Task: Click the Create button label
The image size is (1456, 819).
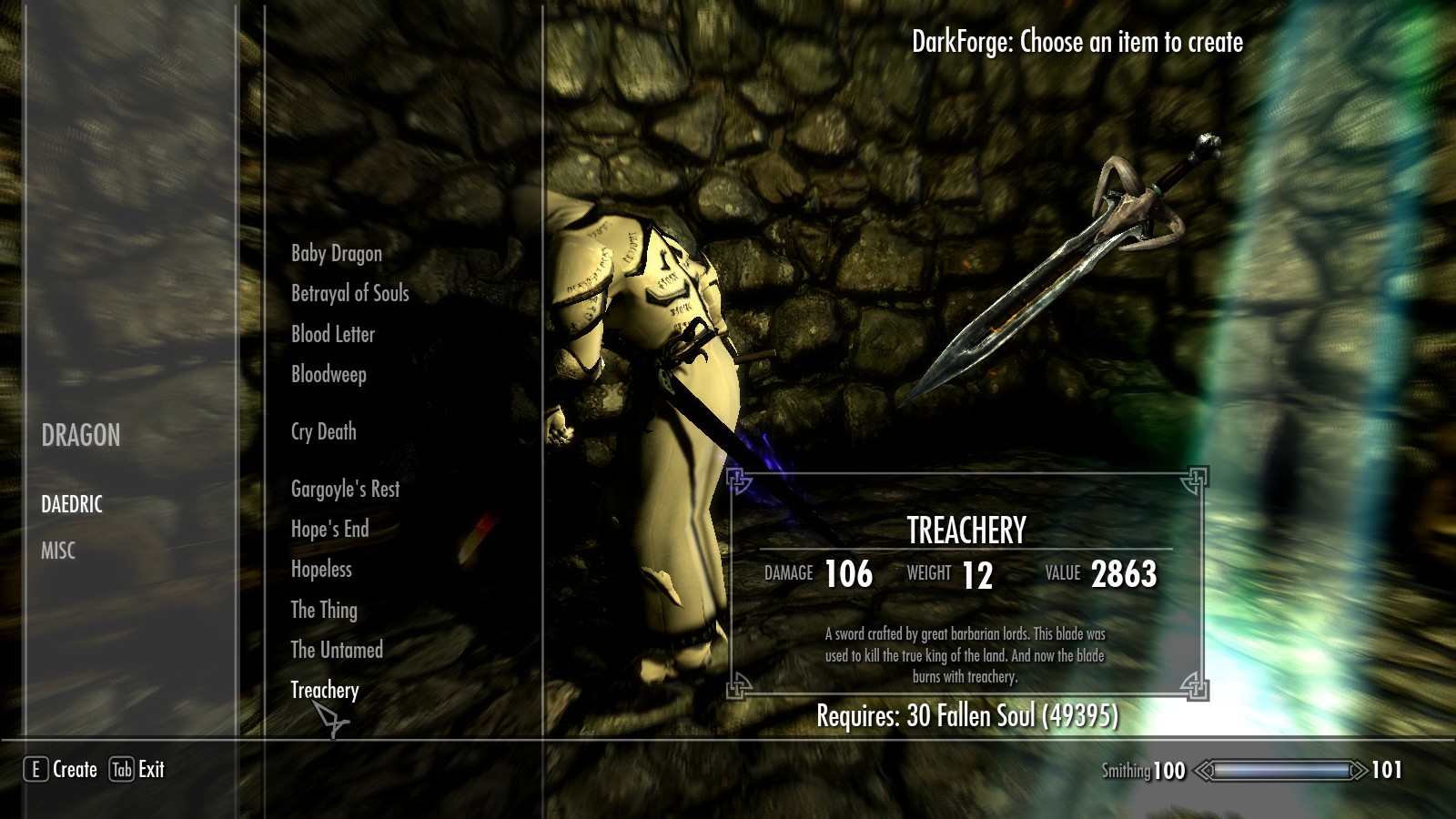Action: tap(74, 770)
